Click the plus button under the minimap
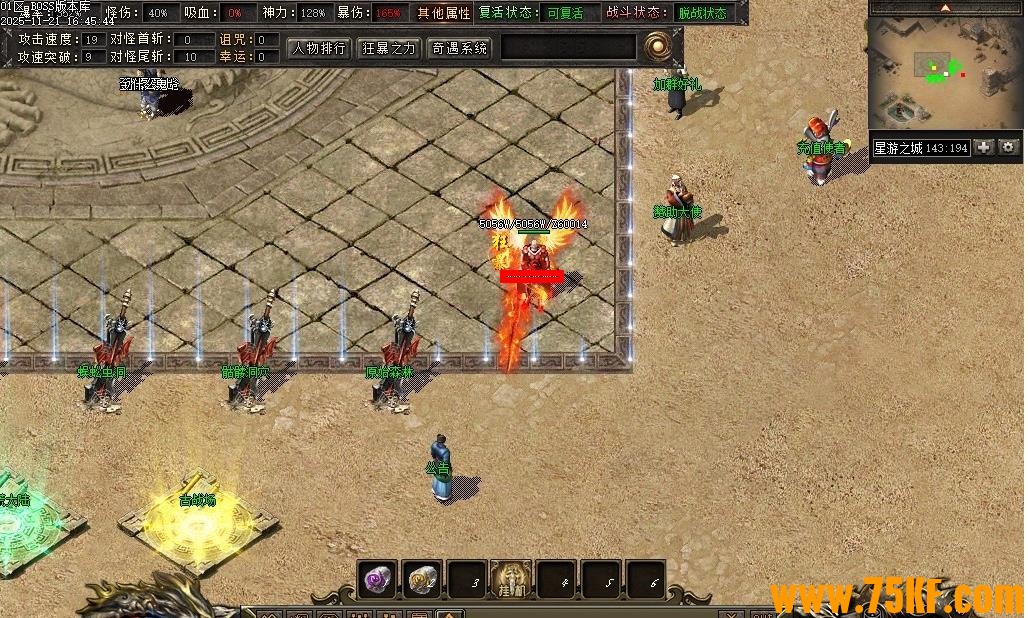The image size is (1028, 618). click(x=984, y=148)
